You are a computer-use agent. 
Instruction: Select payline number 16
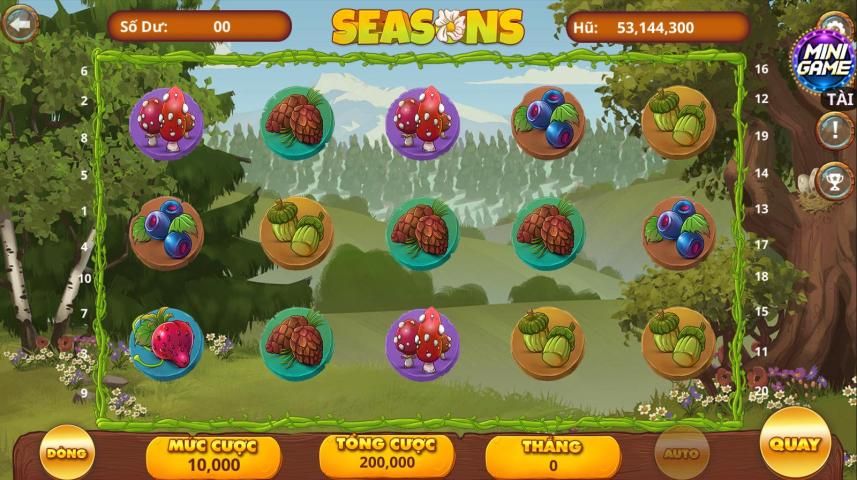761,70
